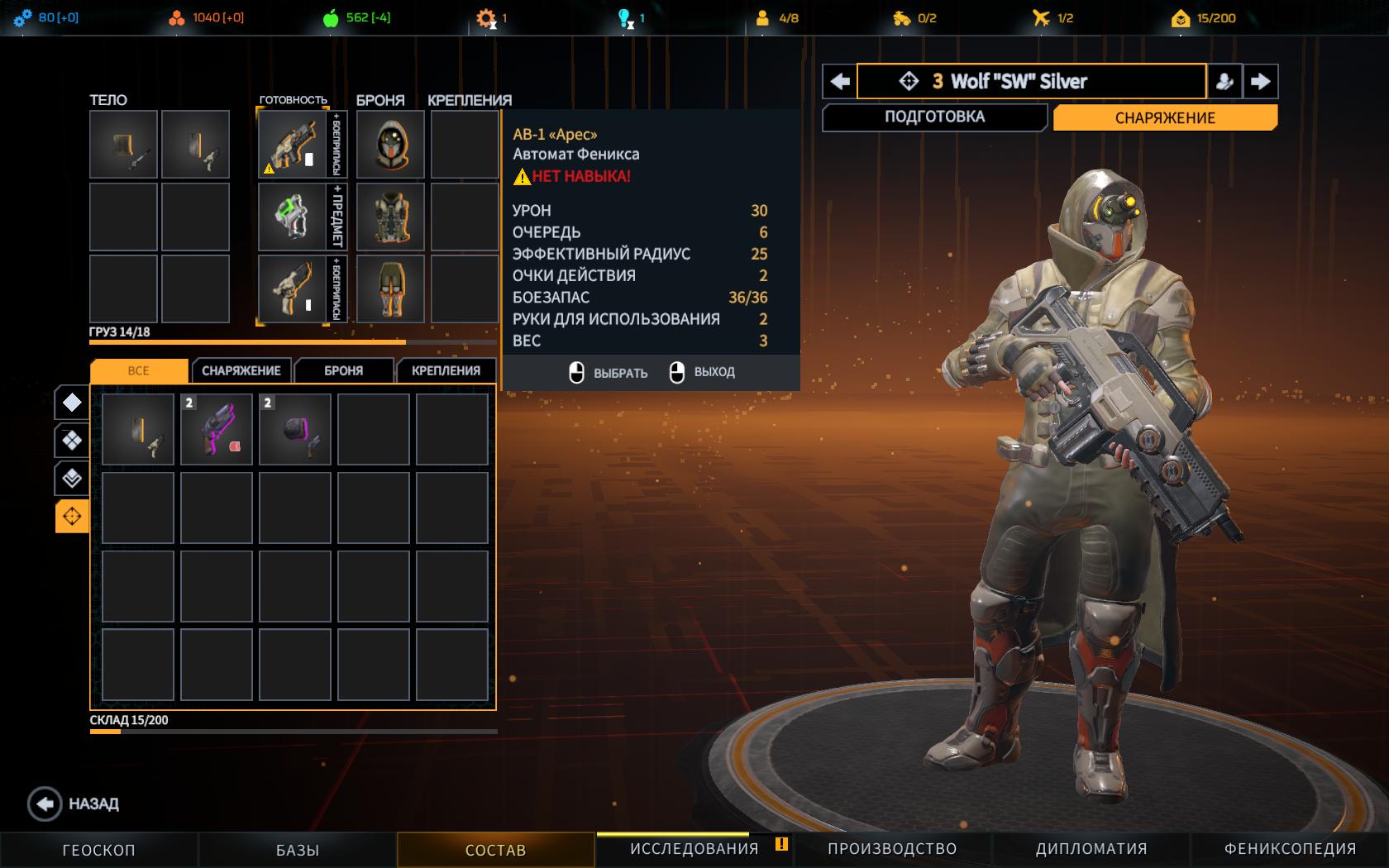
Task: Select the leg armor slot
Action: coord(390,289)
